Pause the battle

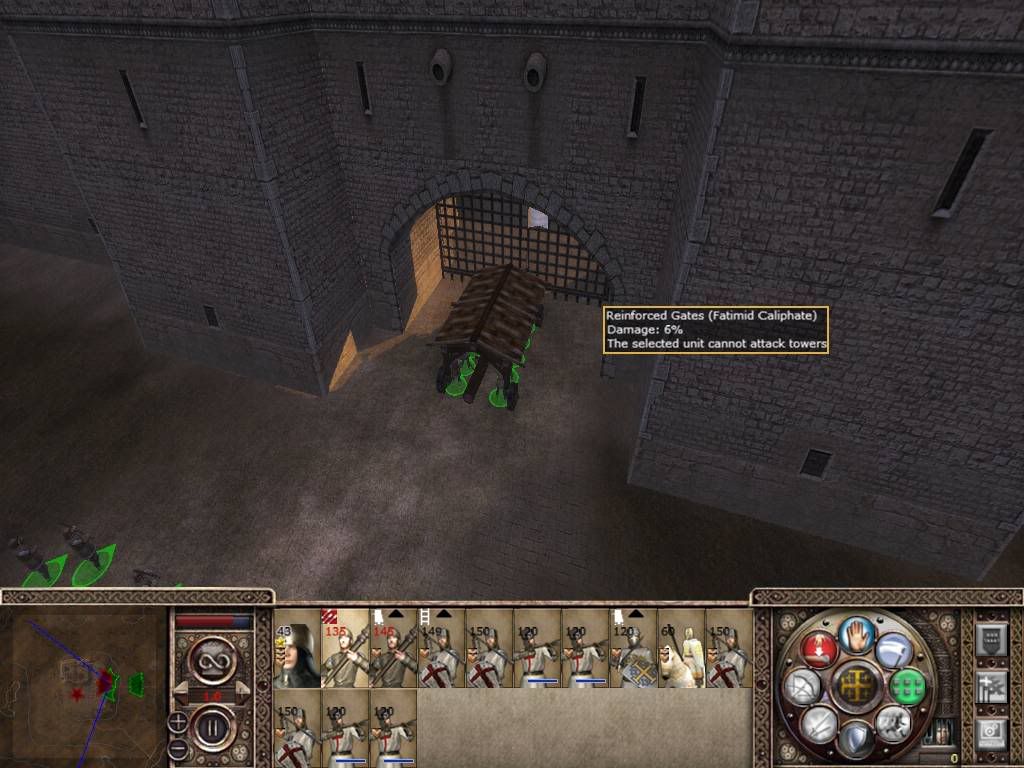pos(211,722)
